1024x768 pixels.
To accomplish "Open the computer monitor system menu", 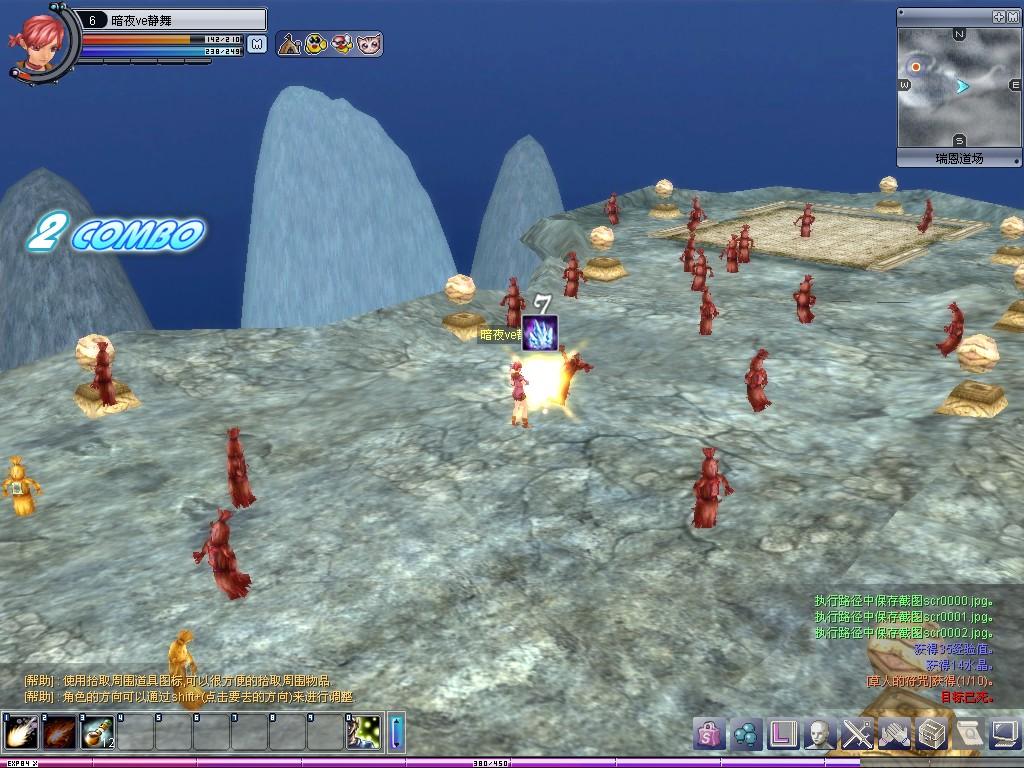I will pyautogui.click(x=1003, y=734).
